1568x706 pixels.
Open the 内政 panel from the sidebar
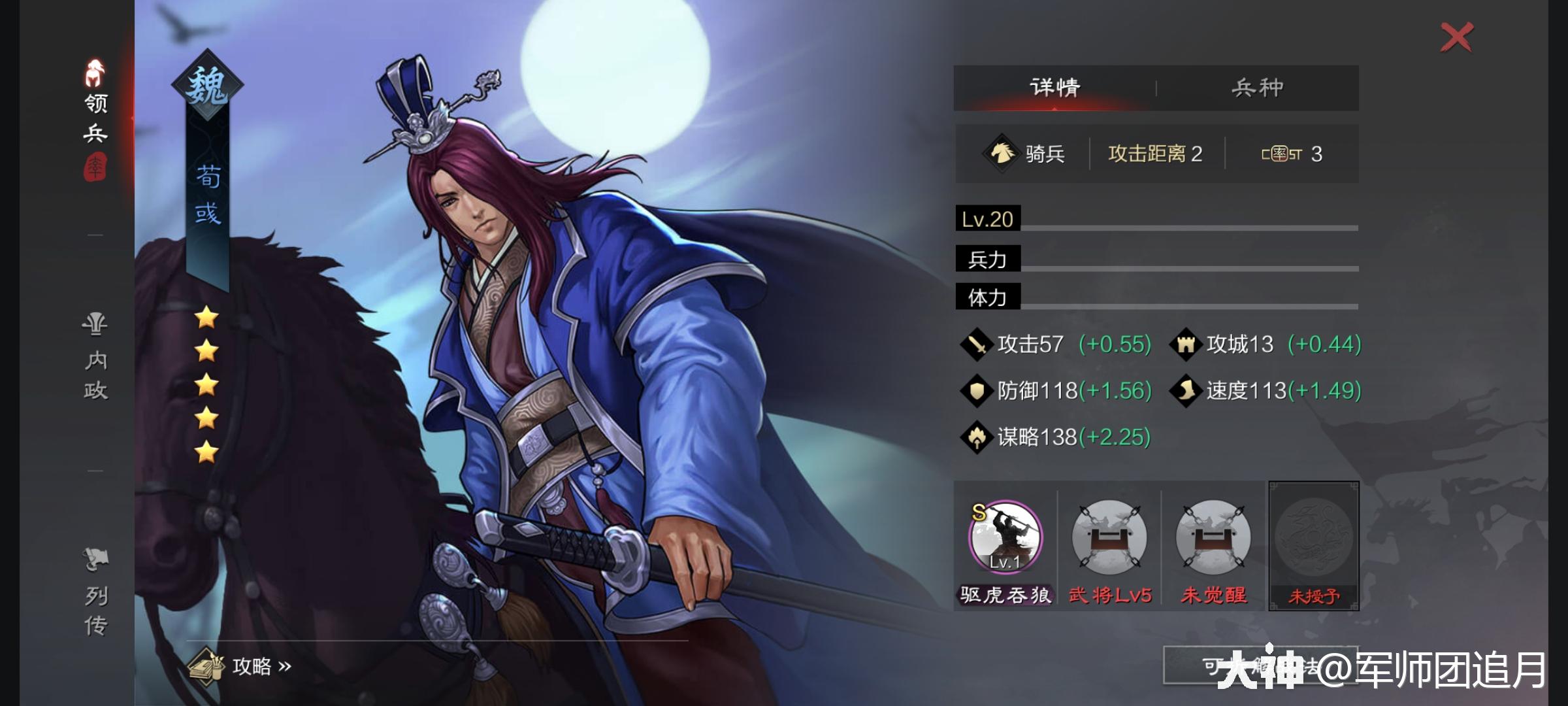(x=93, y=356)
